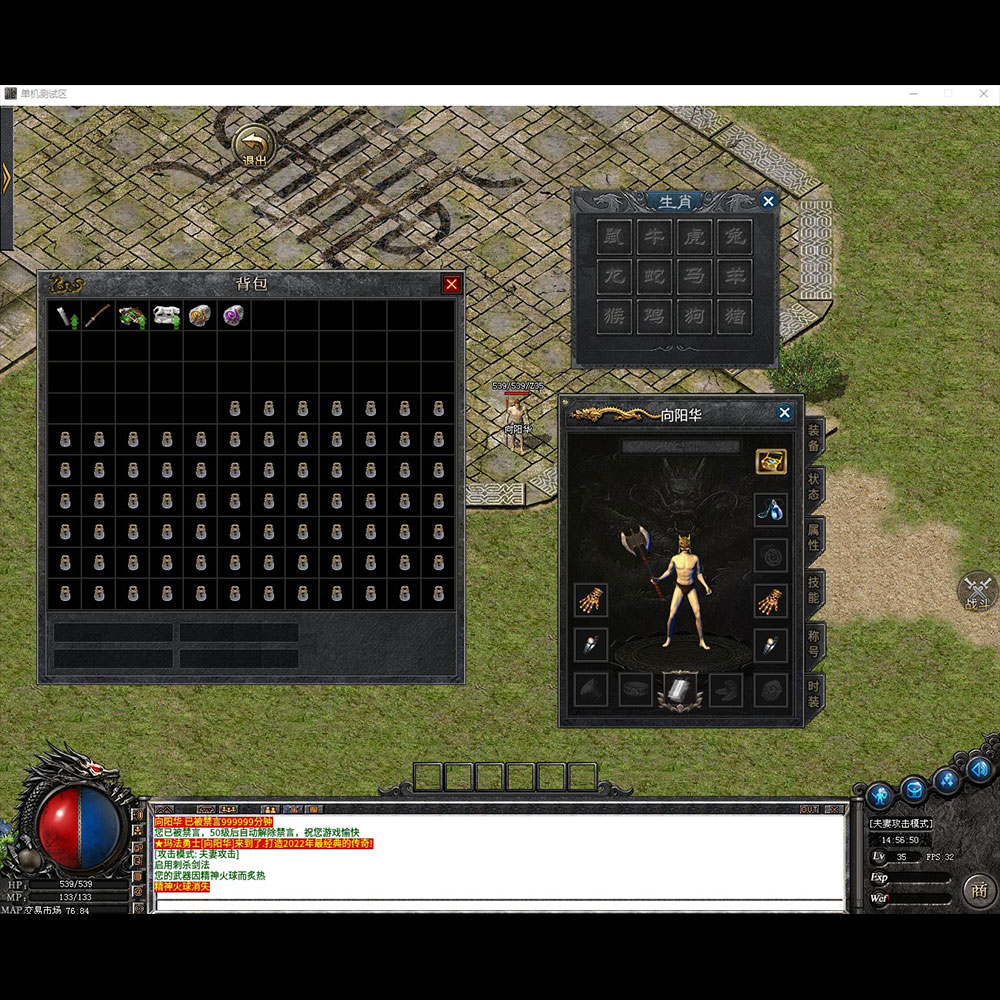This screenshot has height=1000, width=1000.
Task: Open the 商 shop button
Action: coord(977,890)
